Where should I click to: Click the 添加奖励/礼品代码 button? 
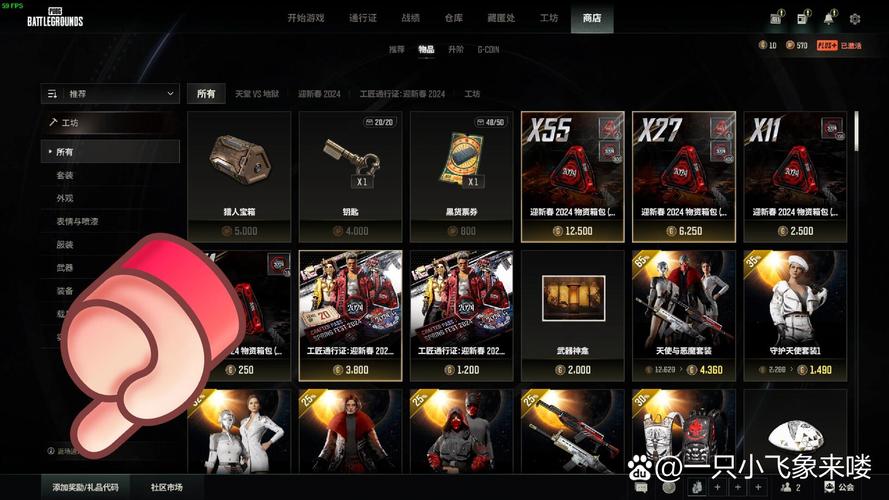point(86,487)
